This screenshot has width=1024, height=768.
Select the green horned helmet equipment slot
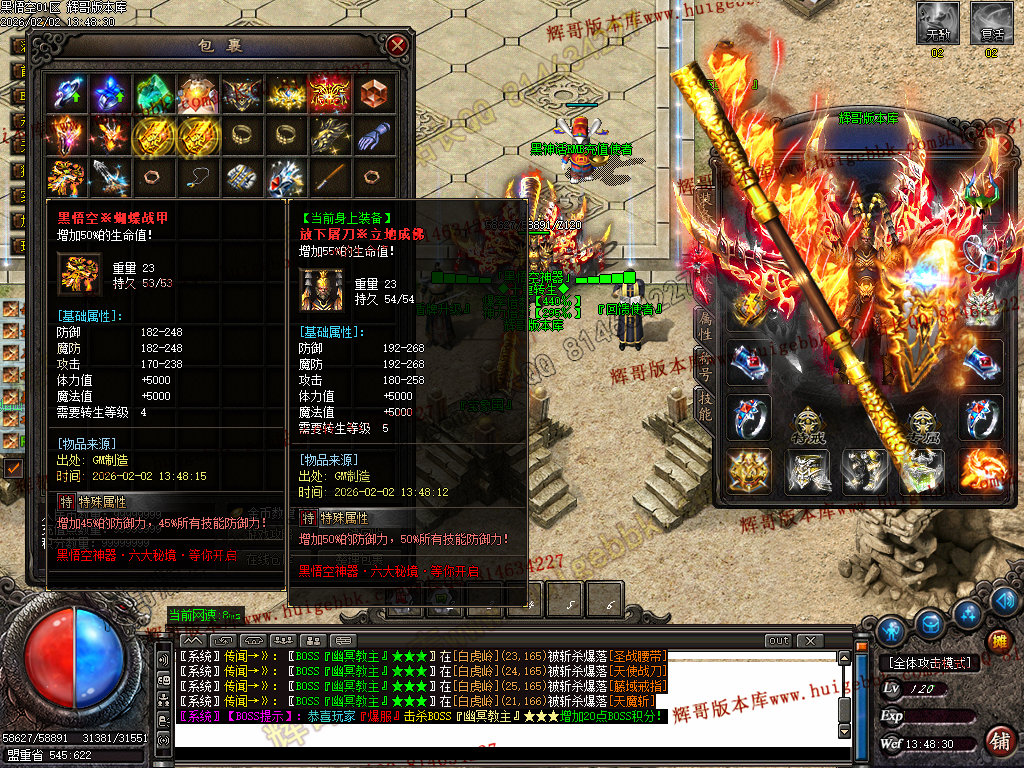click(980, 188)
